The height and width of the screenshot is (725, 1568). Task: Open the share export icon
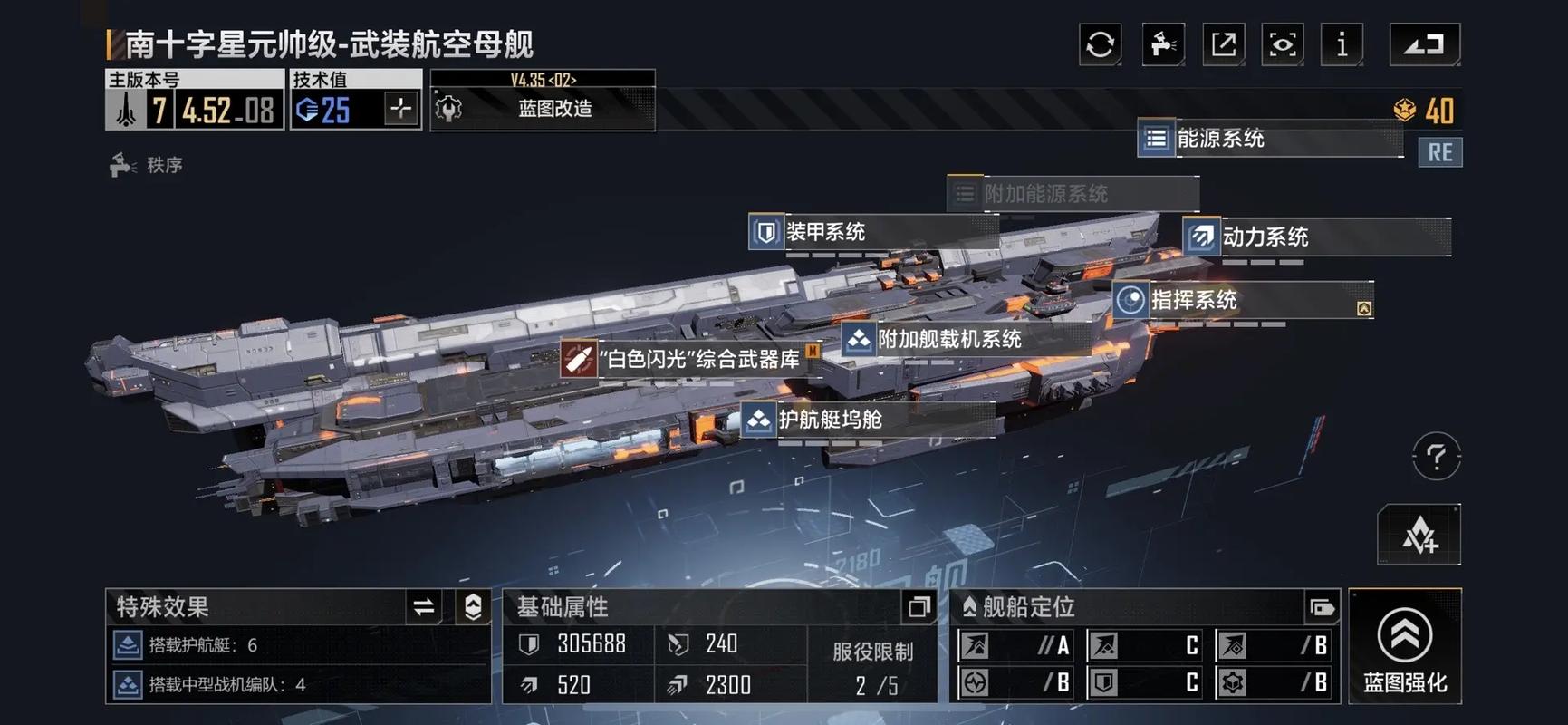coord(1223,44)
